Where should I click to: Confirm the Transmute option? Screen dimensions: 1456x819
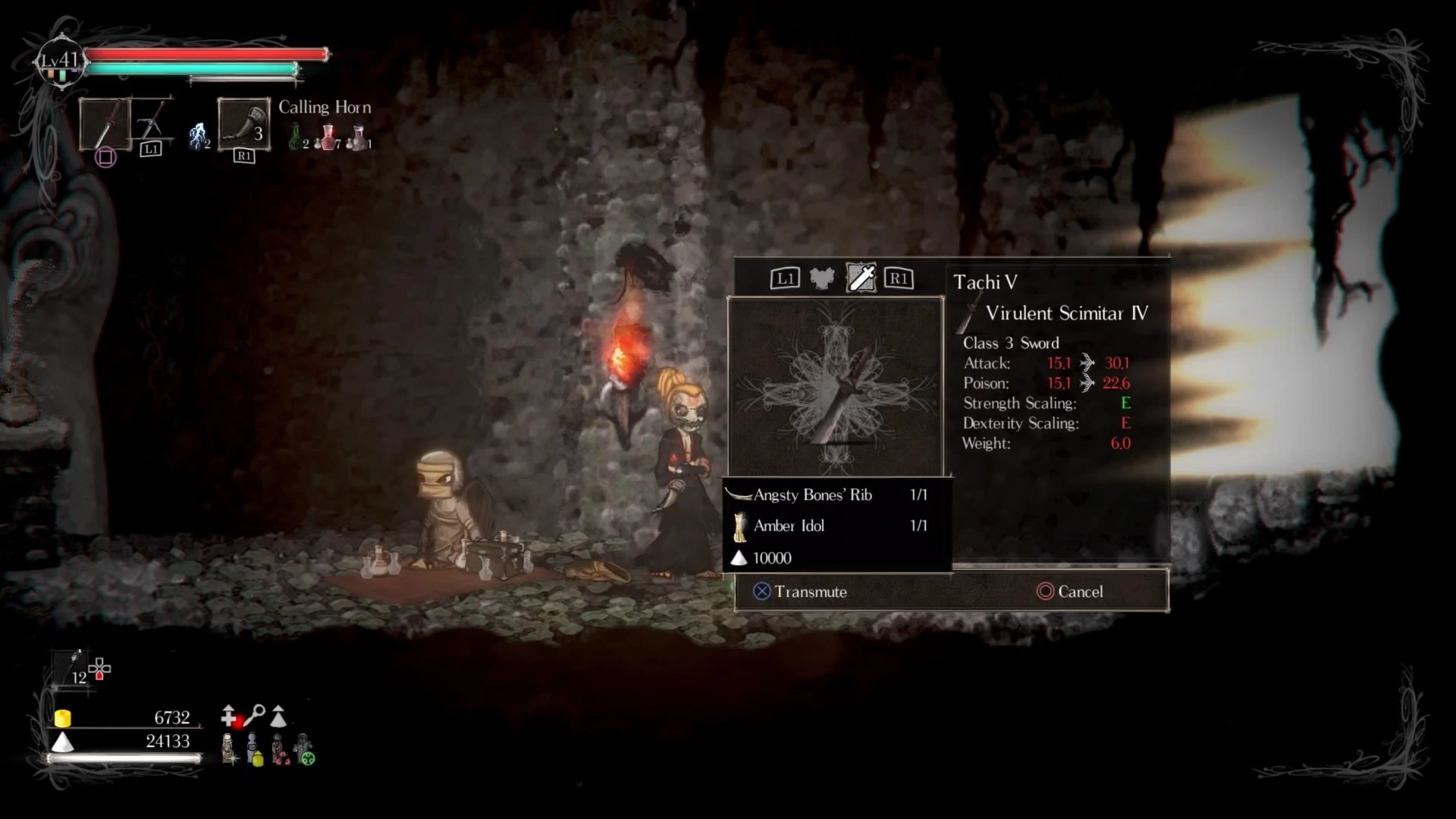(800, 591)
